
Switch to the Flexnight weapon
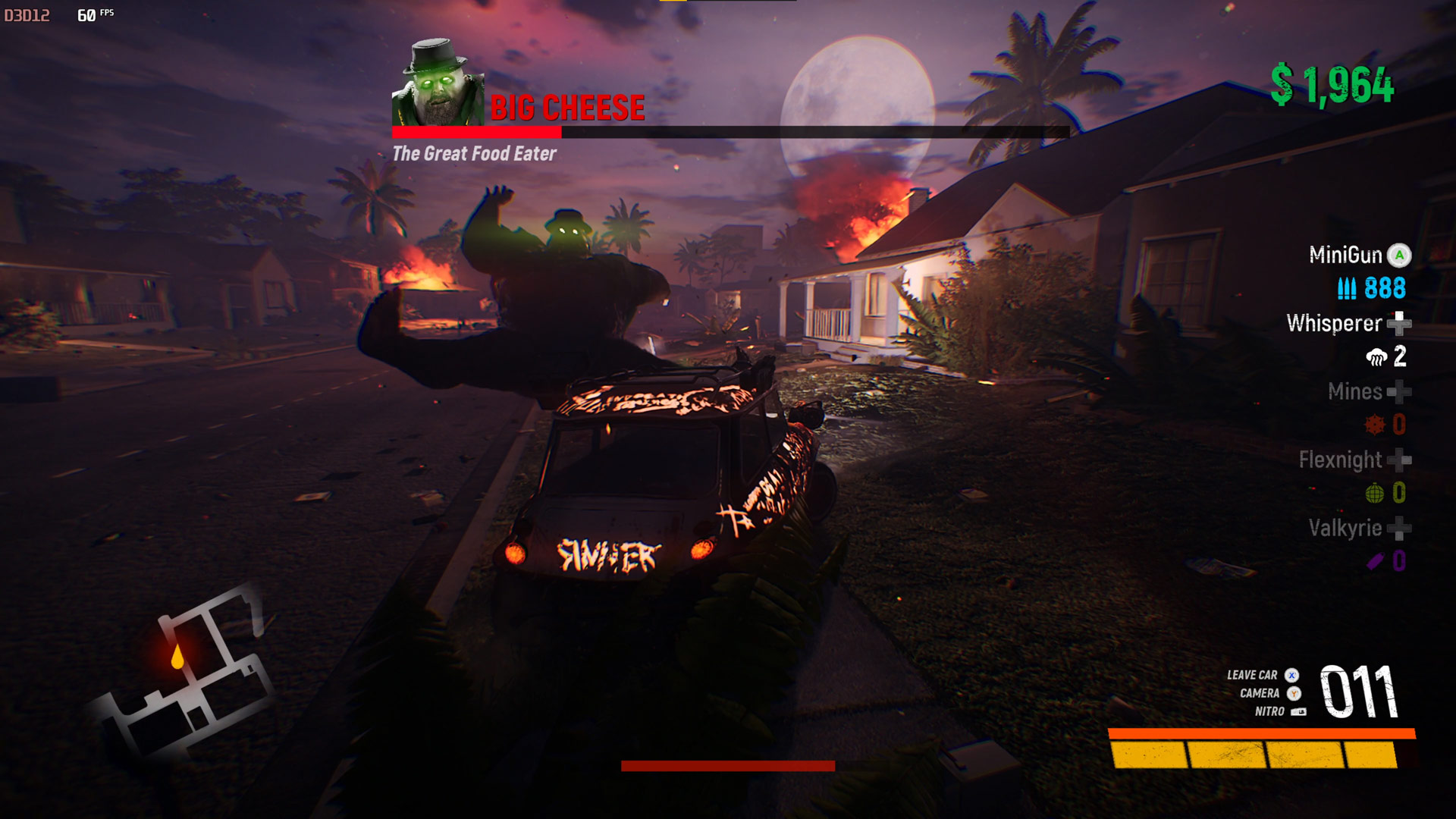point(1341,460)
